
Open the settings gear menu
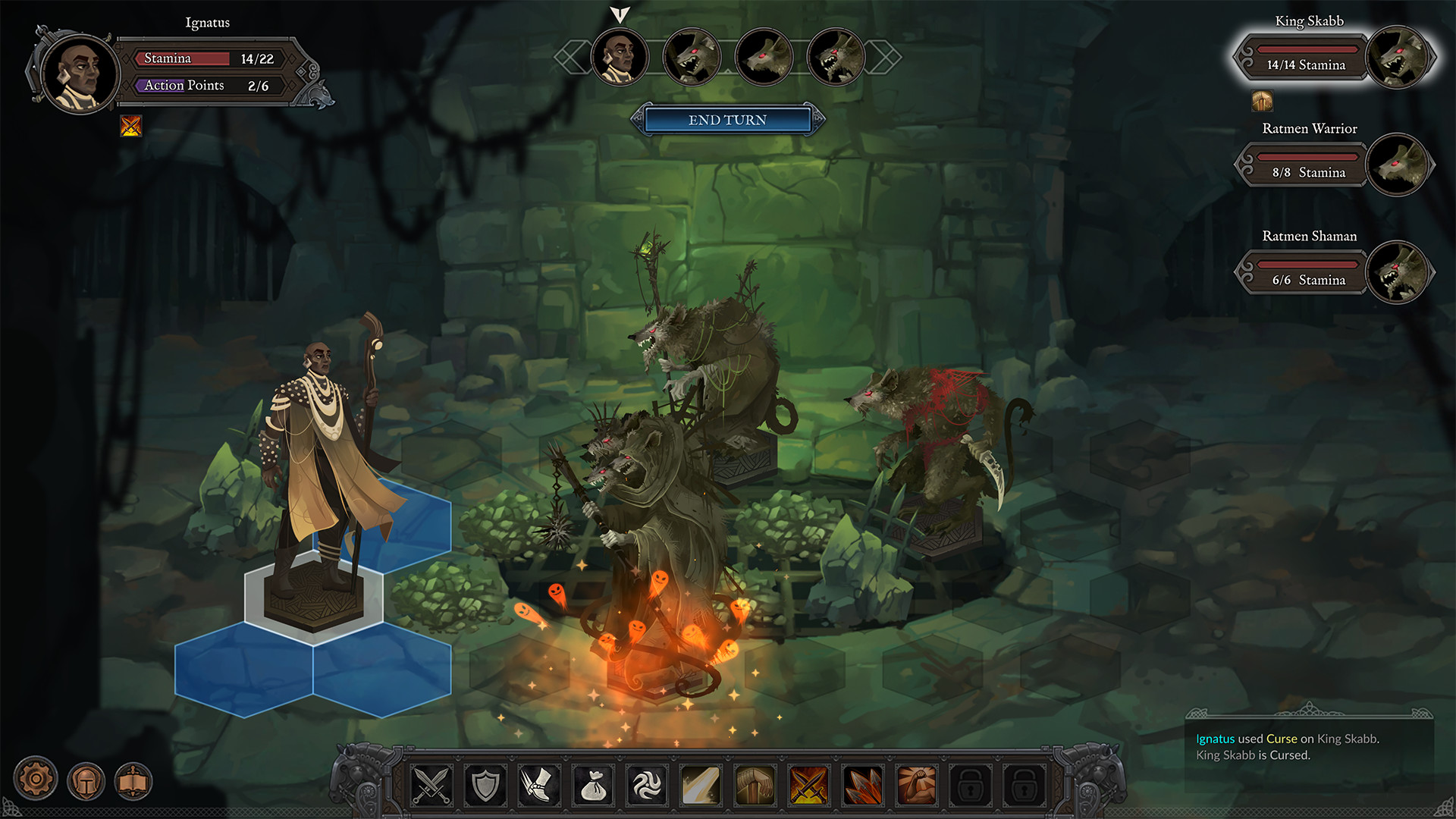[x=36, y=778]
